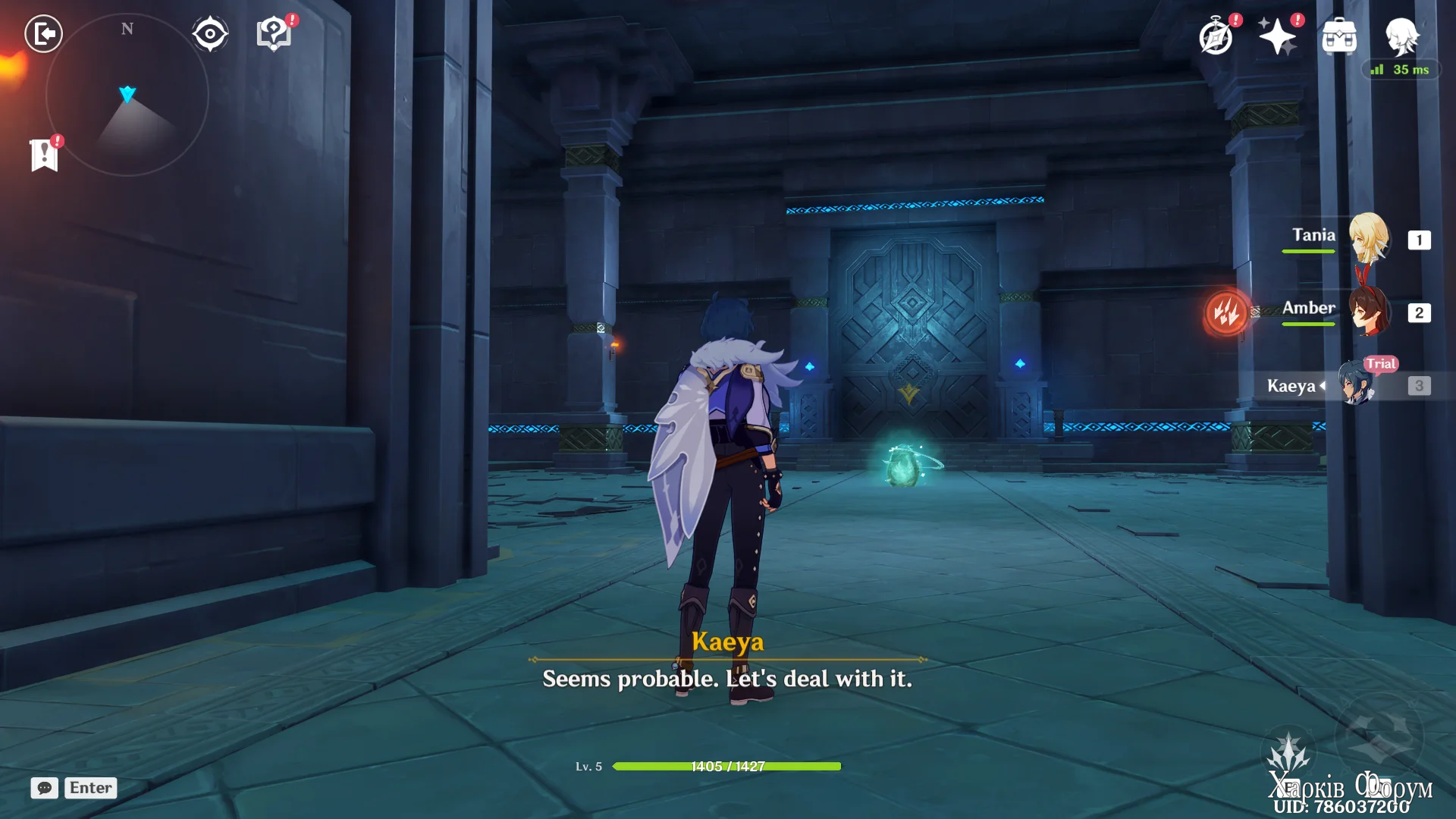Open the wish star icon
The height and width of the screenshot is (819, 1456).
(1278, 36)
